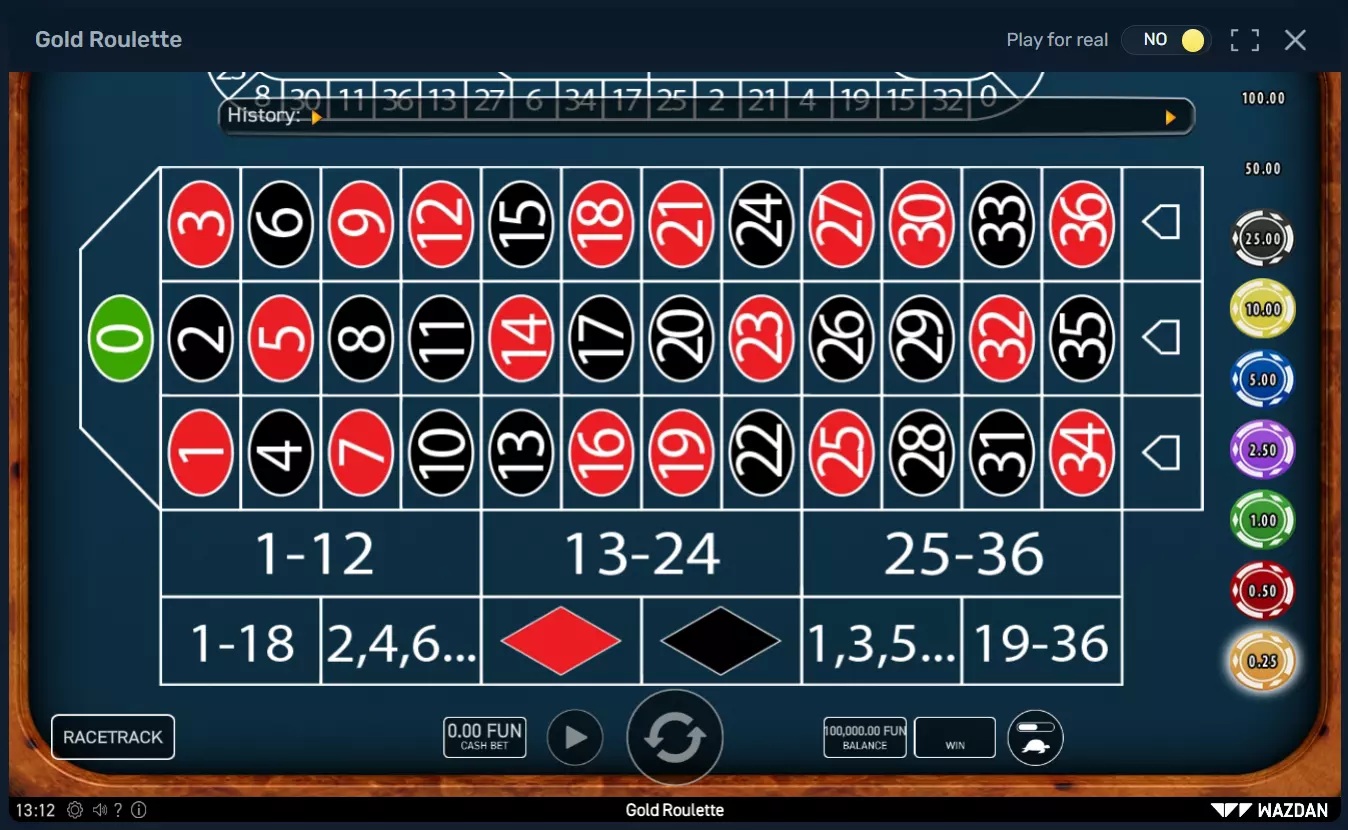
Task: Select the 0.25 chip
Action: 1262,660
